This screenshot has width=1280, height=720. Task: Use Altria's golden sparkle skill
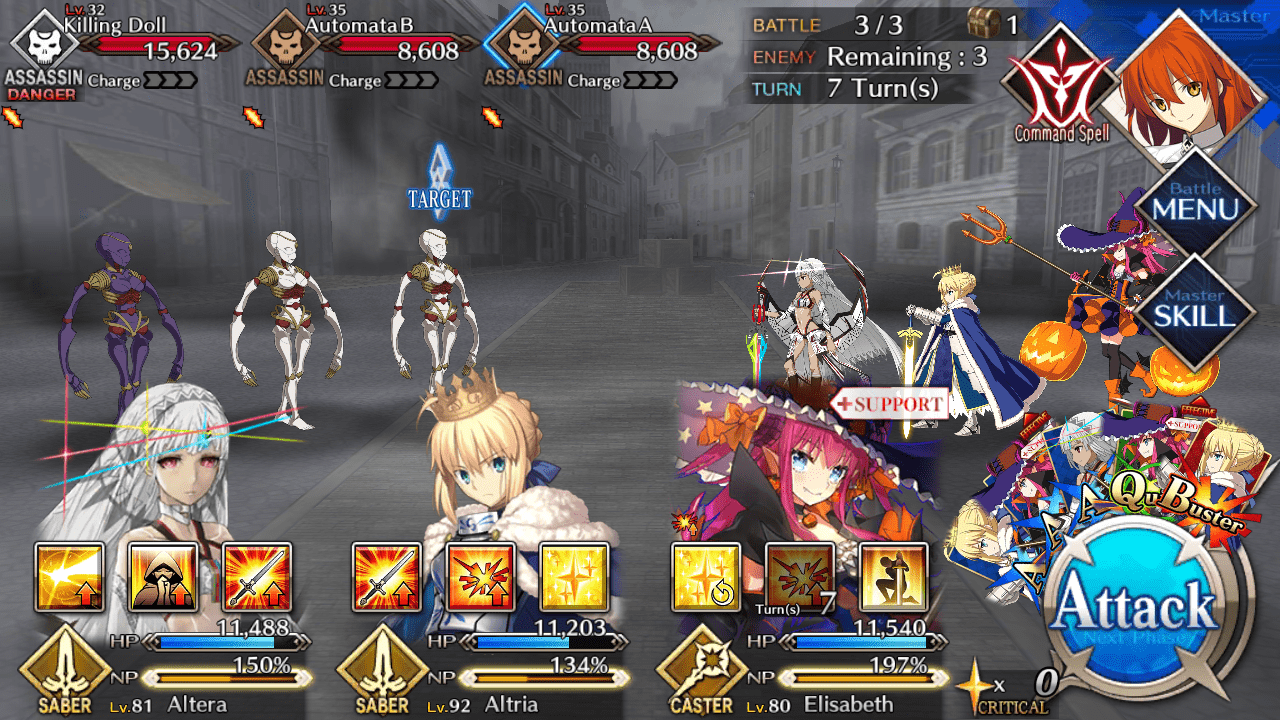[574, 577]
